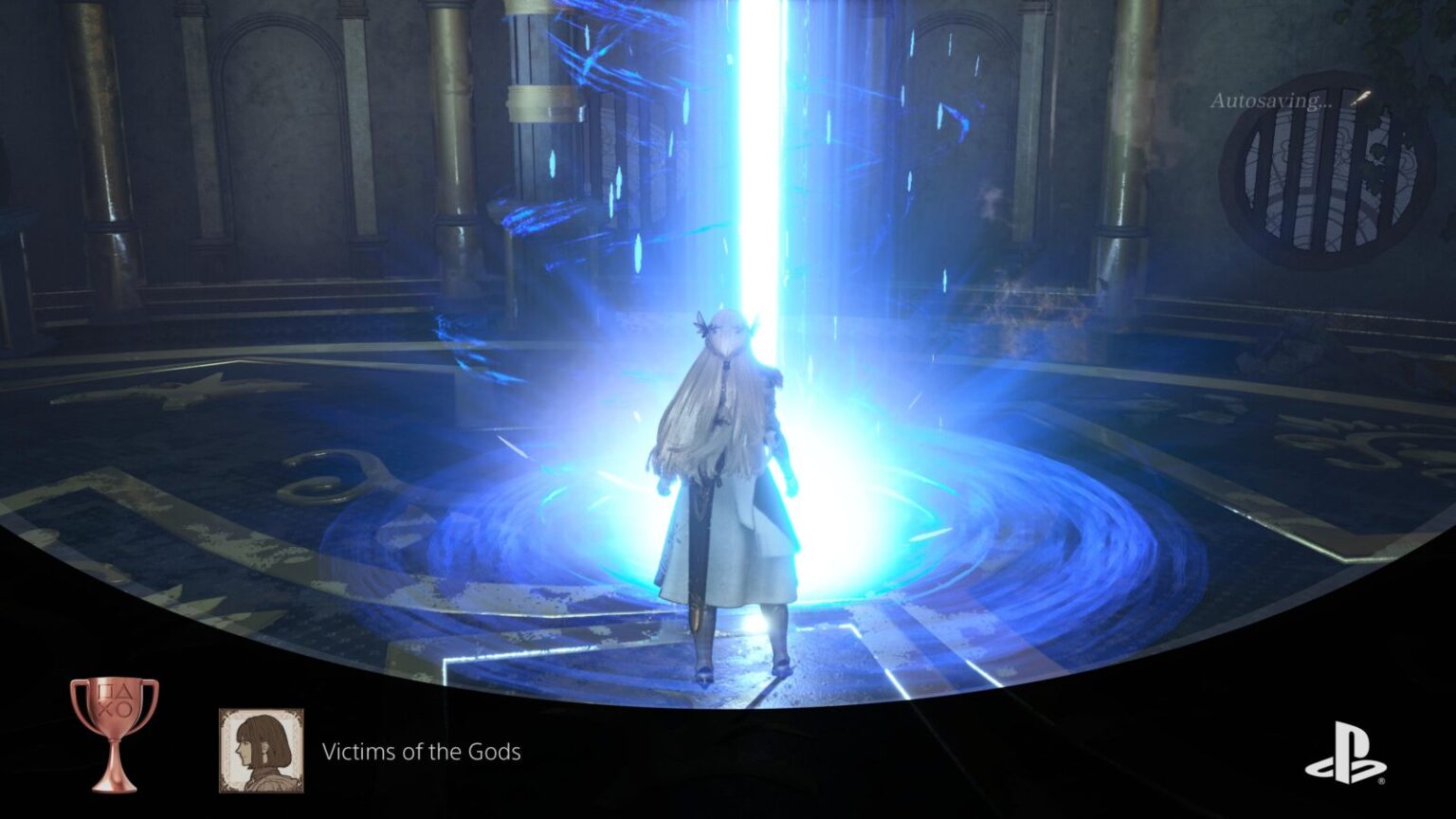The image size is (1456, 819).
Task: Select the trophy portrait thumbnail
Action: [262, 750]
